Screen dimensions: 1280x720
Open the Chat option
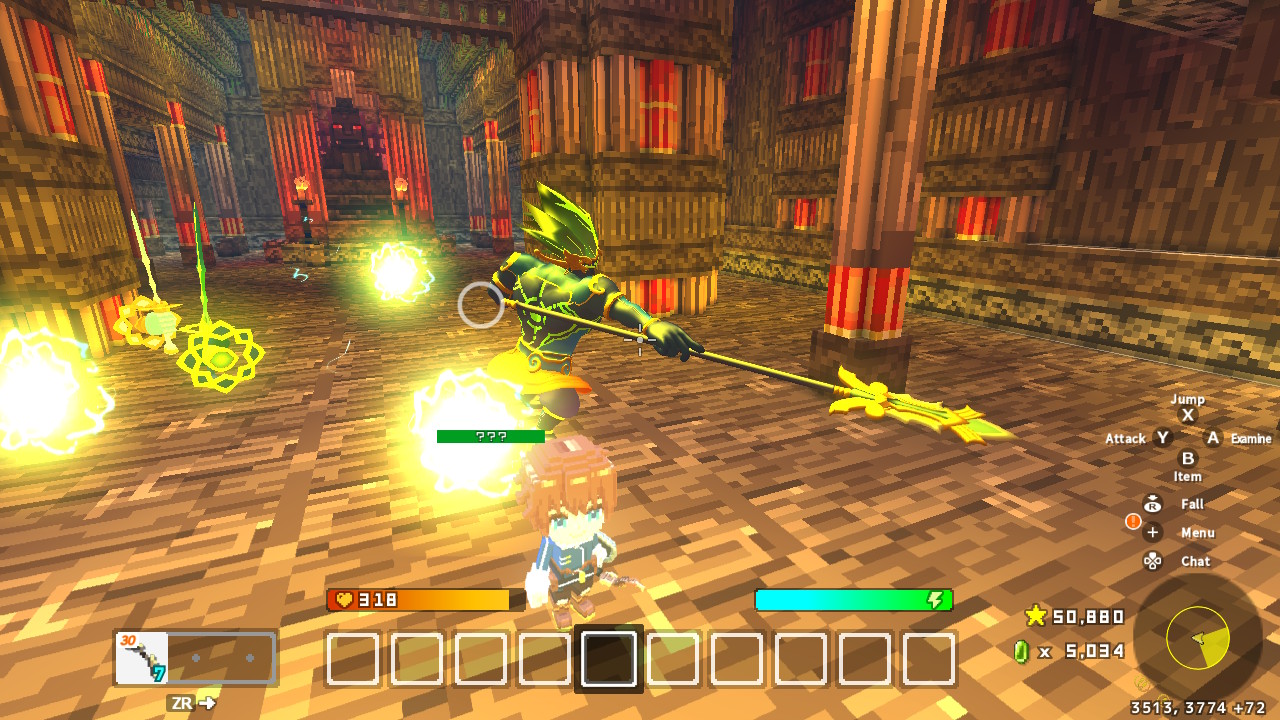click(x=1196, y=561)
